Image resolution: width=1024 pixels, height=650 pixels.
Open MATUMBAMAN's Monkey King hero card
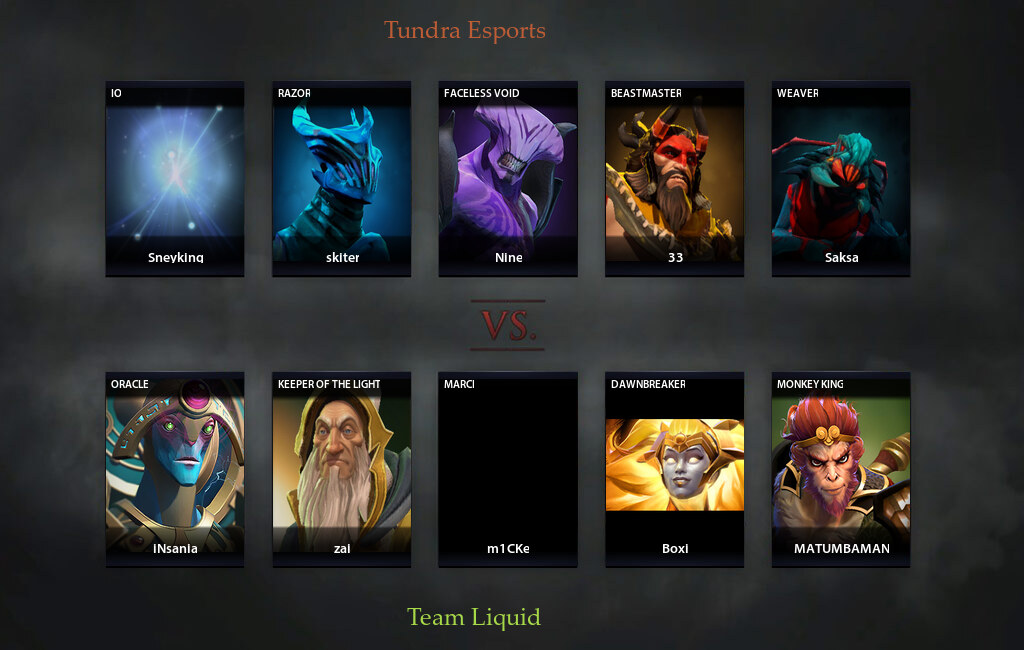(x=841, y=469)
